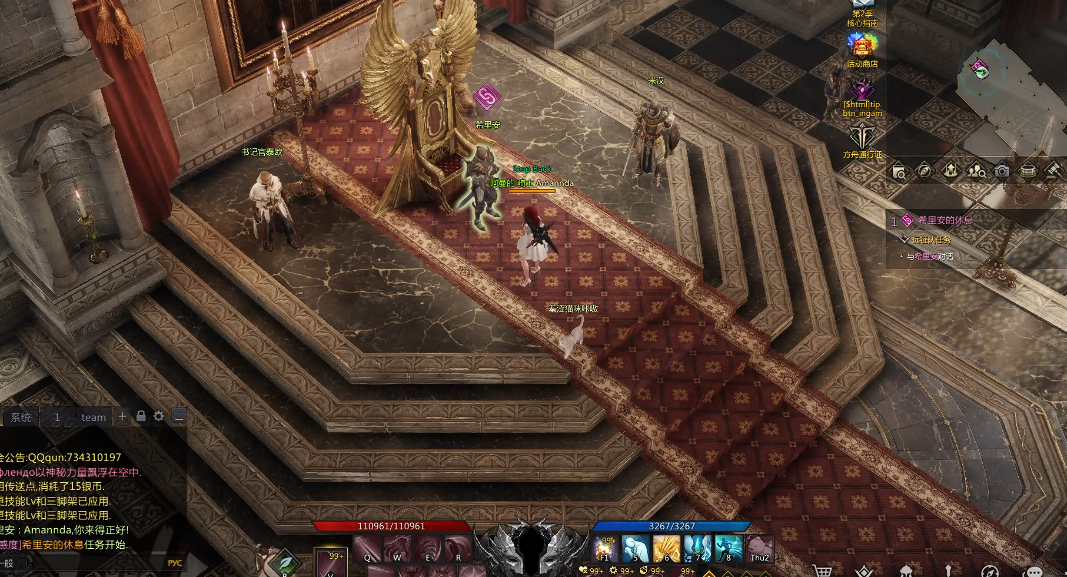Open the auction gavel icon
The width and height of the screenshot is (1067, 577).
pyautogui.click(x=1053, y=171)
